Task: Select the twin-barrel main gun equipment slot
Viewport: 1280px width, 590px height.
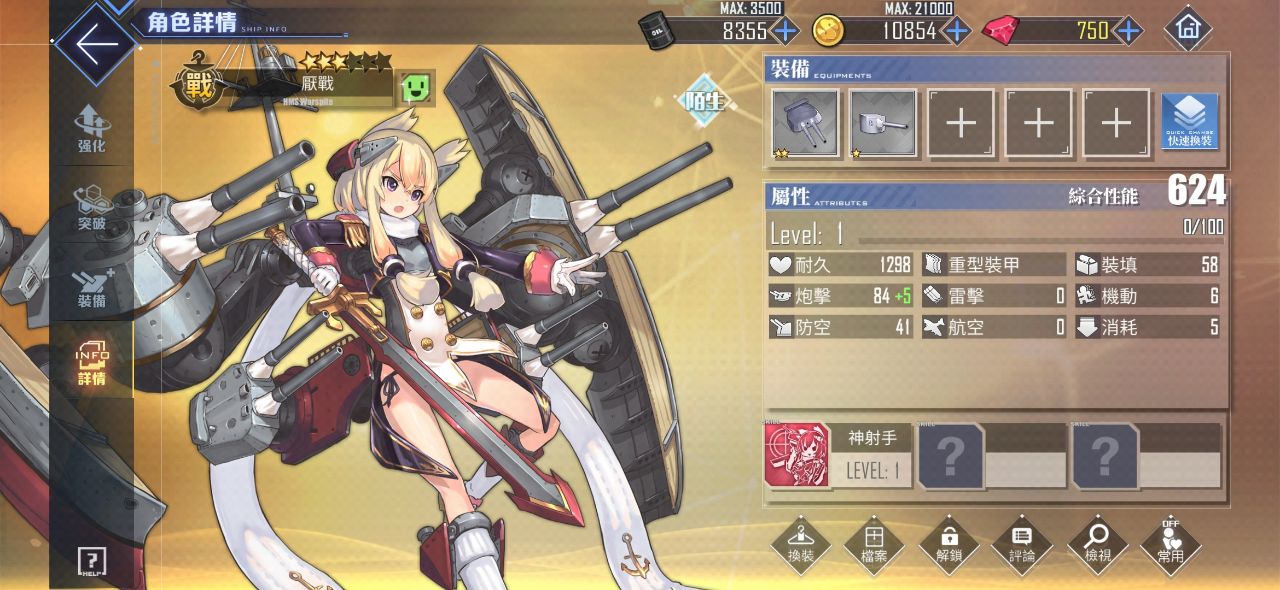Action: click(805, 123)
